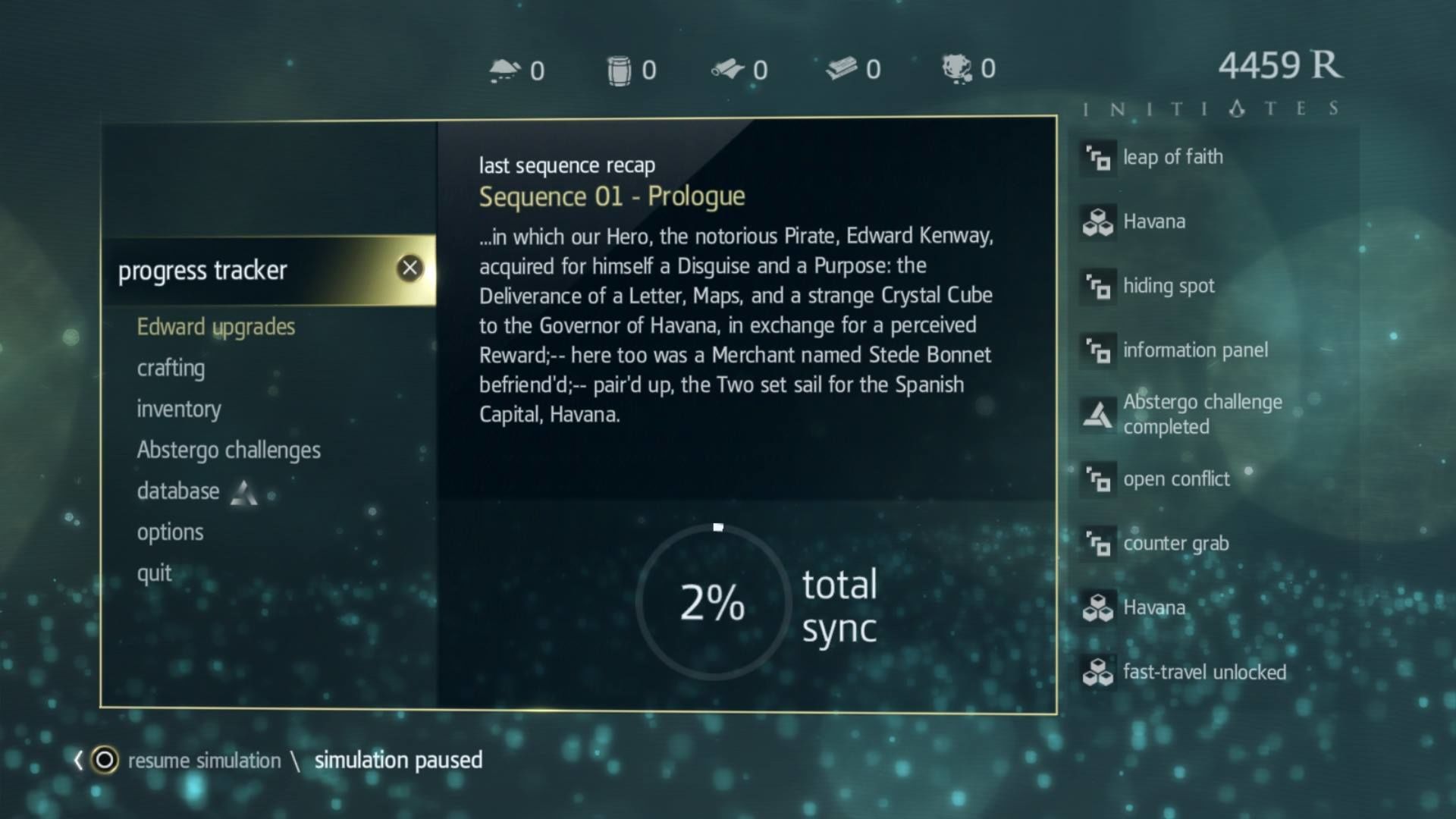
Task: Select the counter grab feed entry
Action: tap(1175, 543)
